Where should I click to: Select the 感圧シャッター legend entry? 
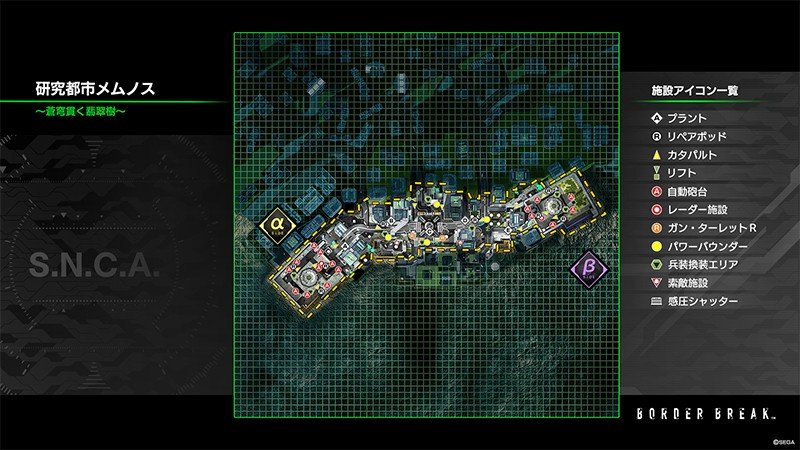pos(700,301)
